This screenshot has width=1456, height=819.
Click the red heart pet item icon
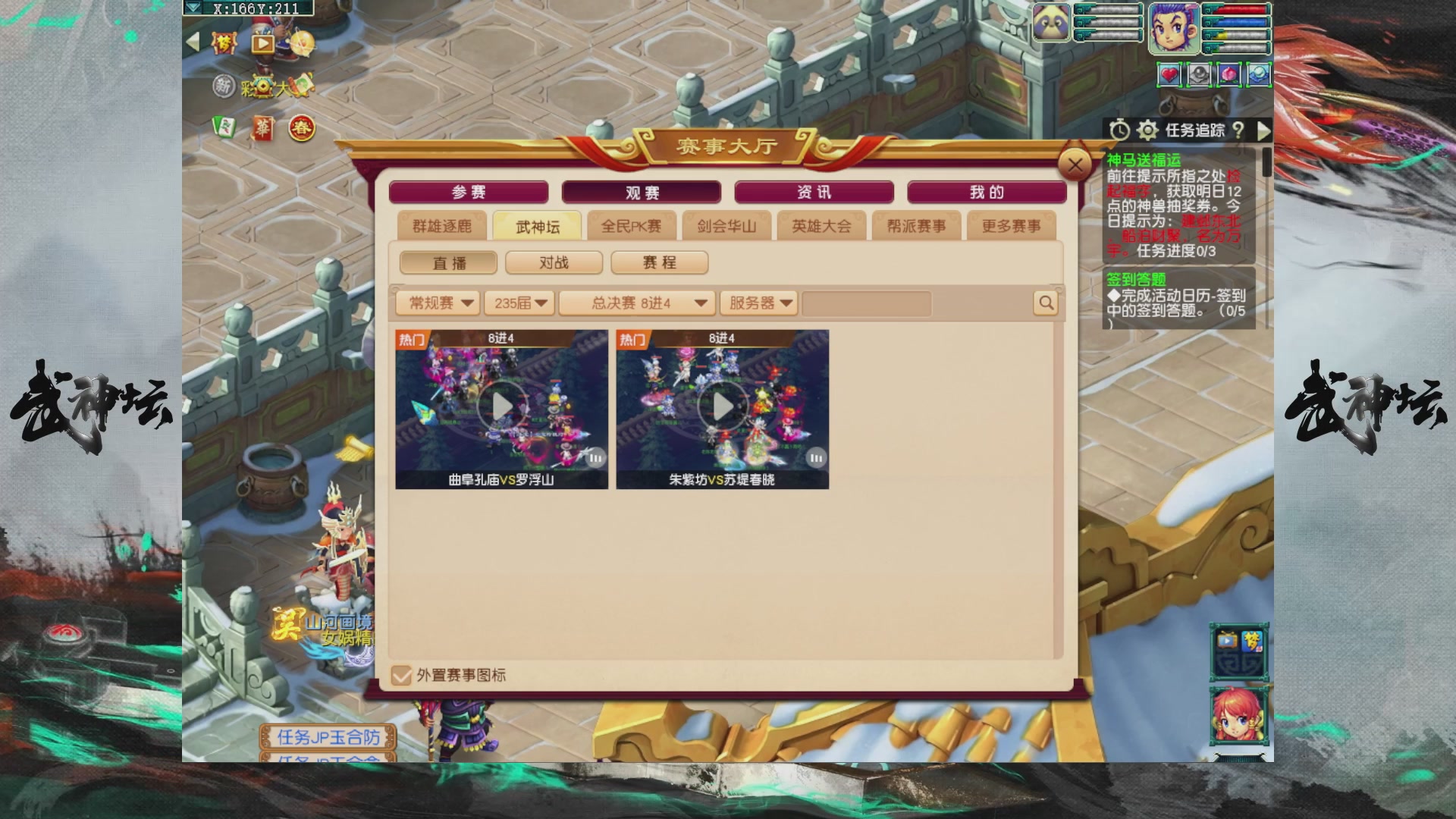[x=1169, y=74]
